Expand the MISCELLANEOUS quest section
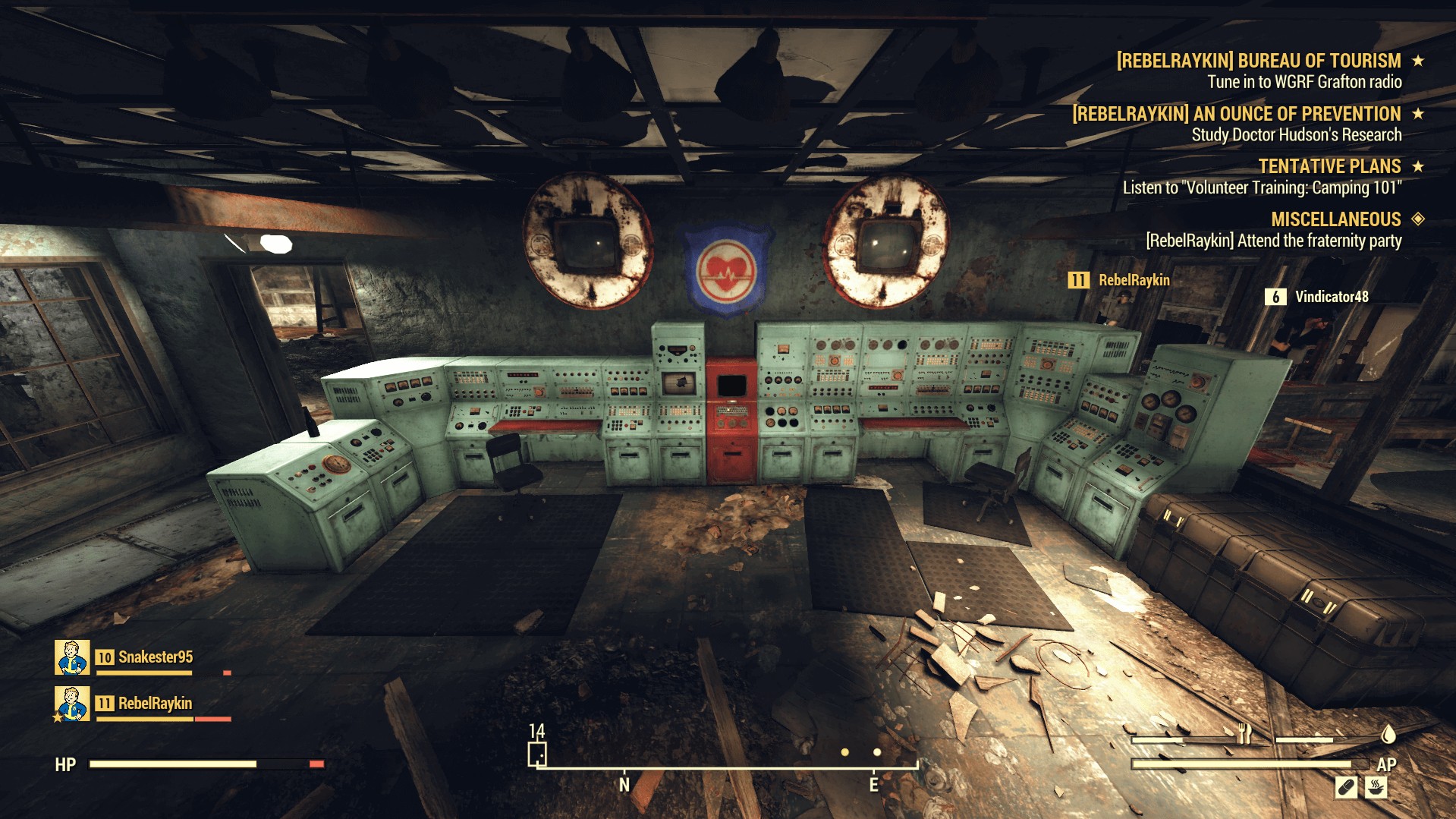1456x819 pixels. tap(1335, 219)
